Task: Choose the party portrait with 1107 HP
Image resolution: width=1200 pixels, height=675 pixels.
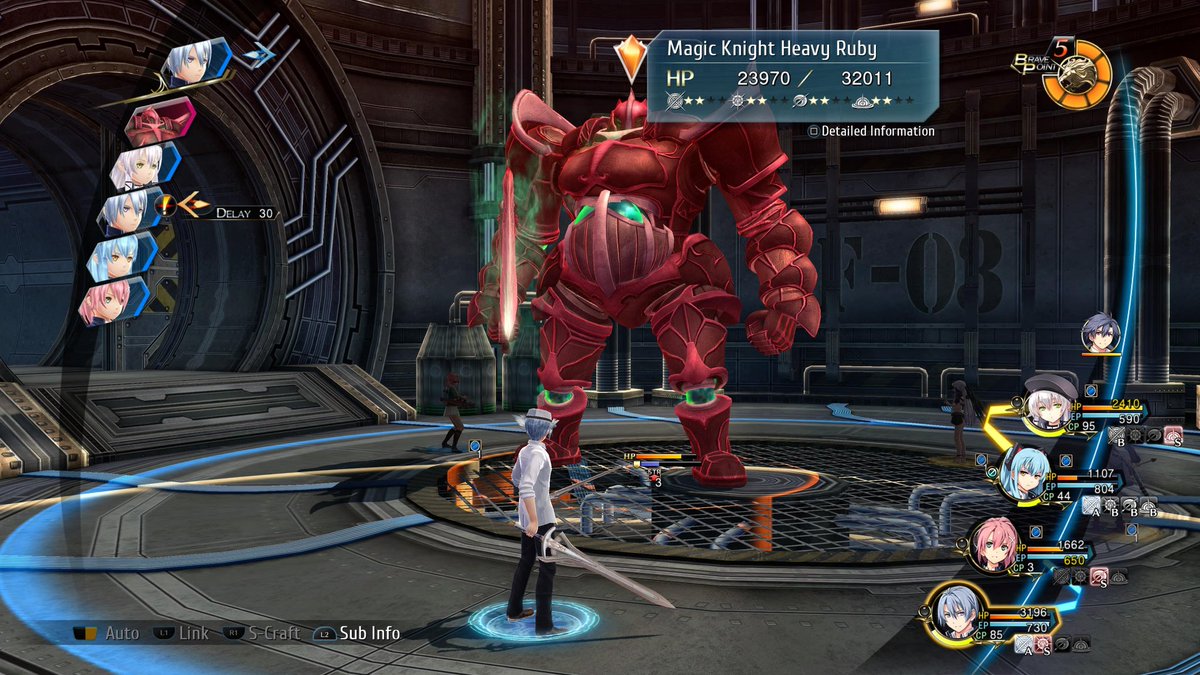Action: 1023,473
